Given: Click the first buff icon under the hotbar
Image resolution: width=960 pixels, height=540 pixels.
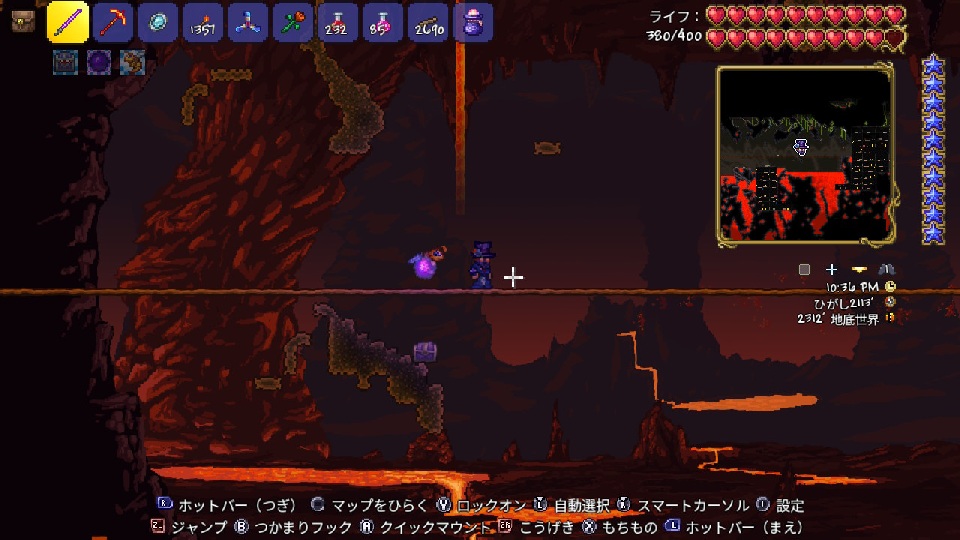Looking at the screenshot, I should pos(66,63).
